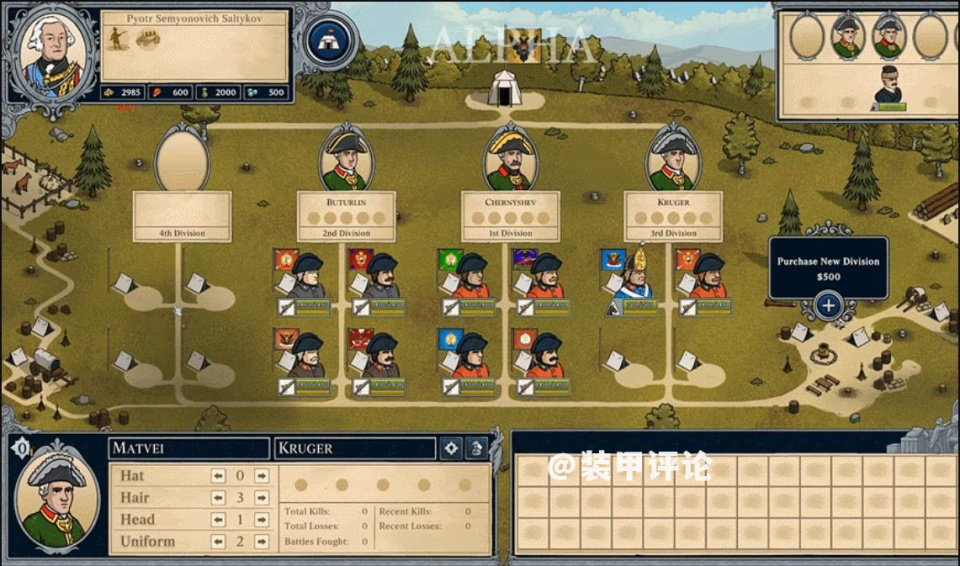Click the Purchase New Division plus button
Image resolution: width=960 pixels, height=566 pixels.
(828, 306)
